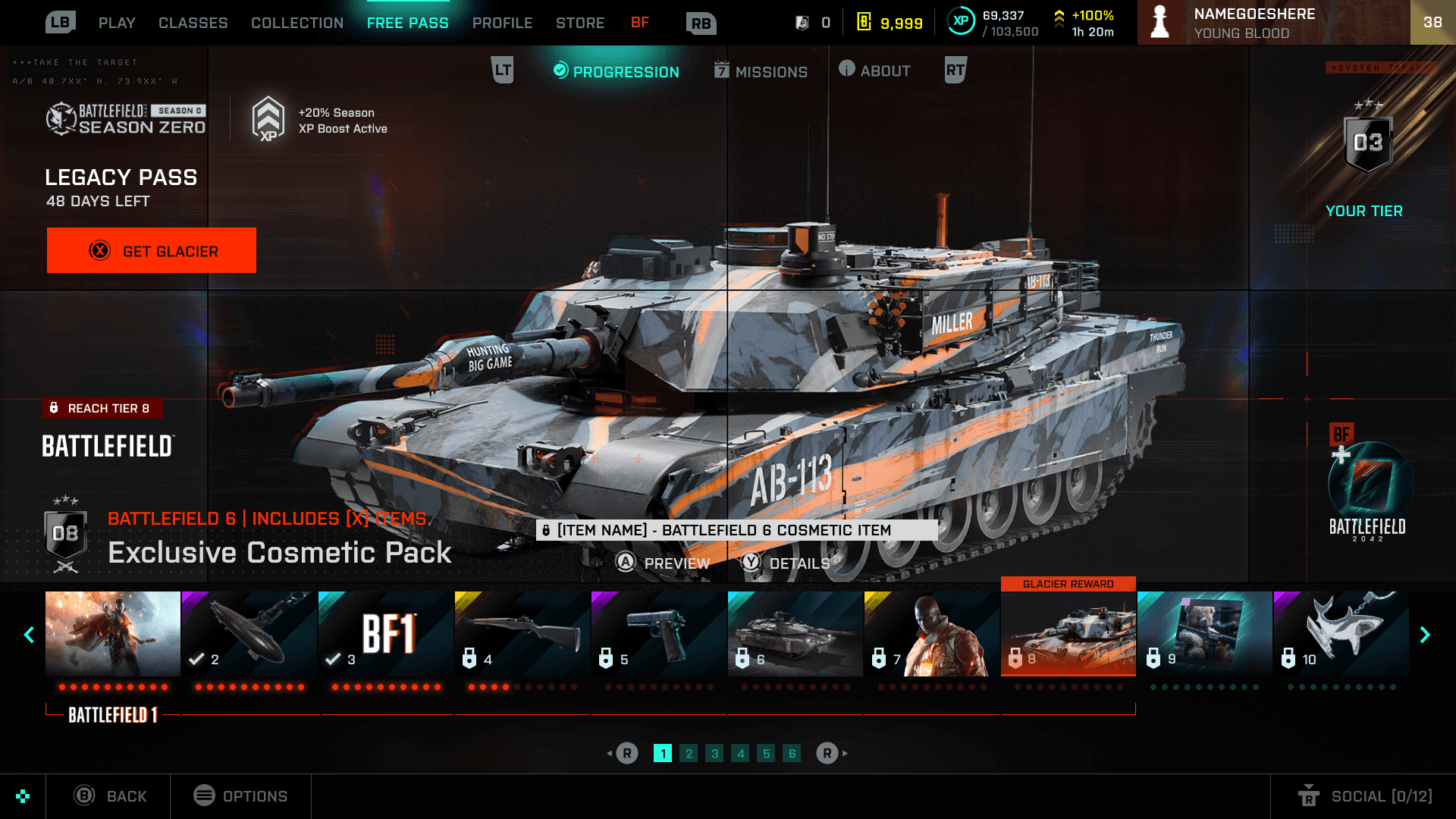
Task: Go to the PROFILE tab
Action: tap(502, 23)
